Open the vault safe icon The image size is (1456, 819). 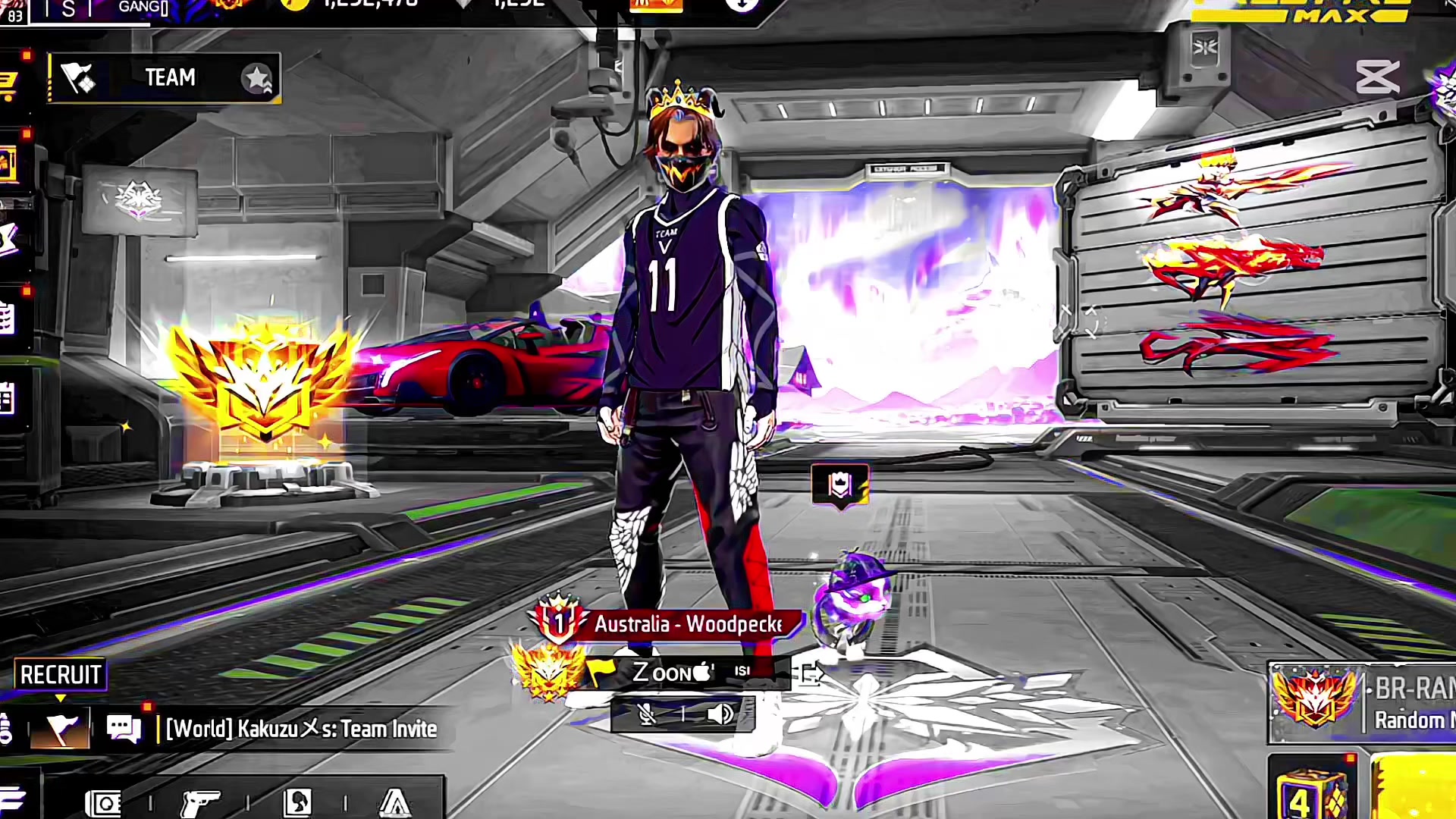(x=104, y=802)
